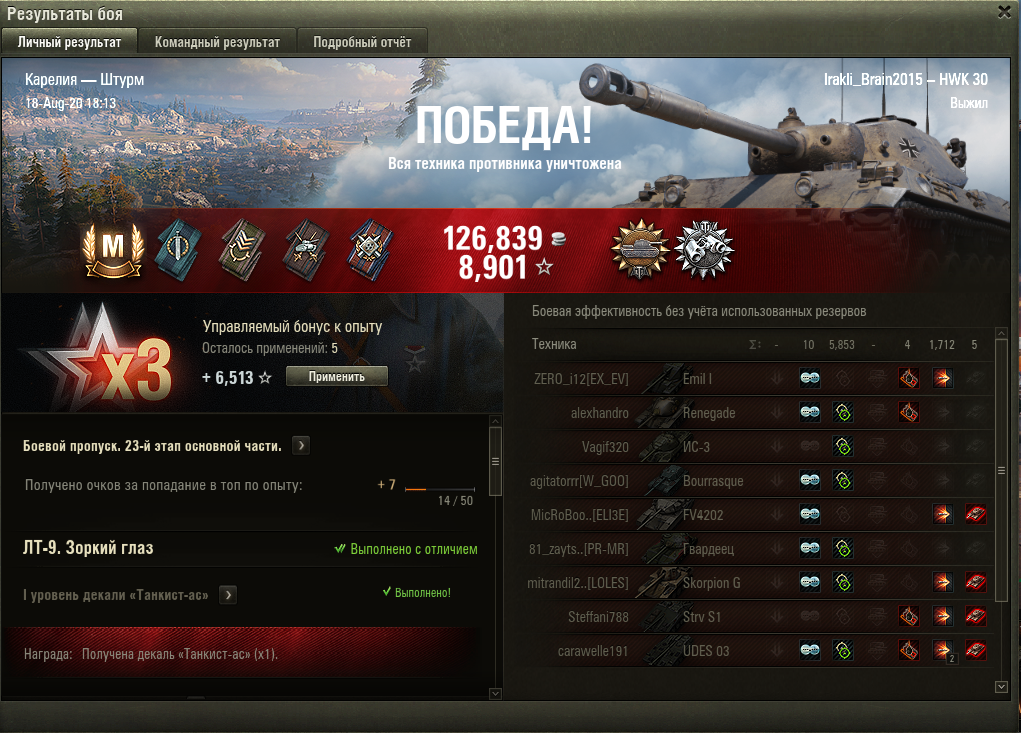Screen dimensions: 1021x733
Task: Click the Применить bonus button
Action: [x=337, y=376]
